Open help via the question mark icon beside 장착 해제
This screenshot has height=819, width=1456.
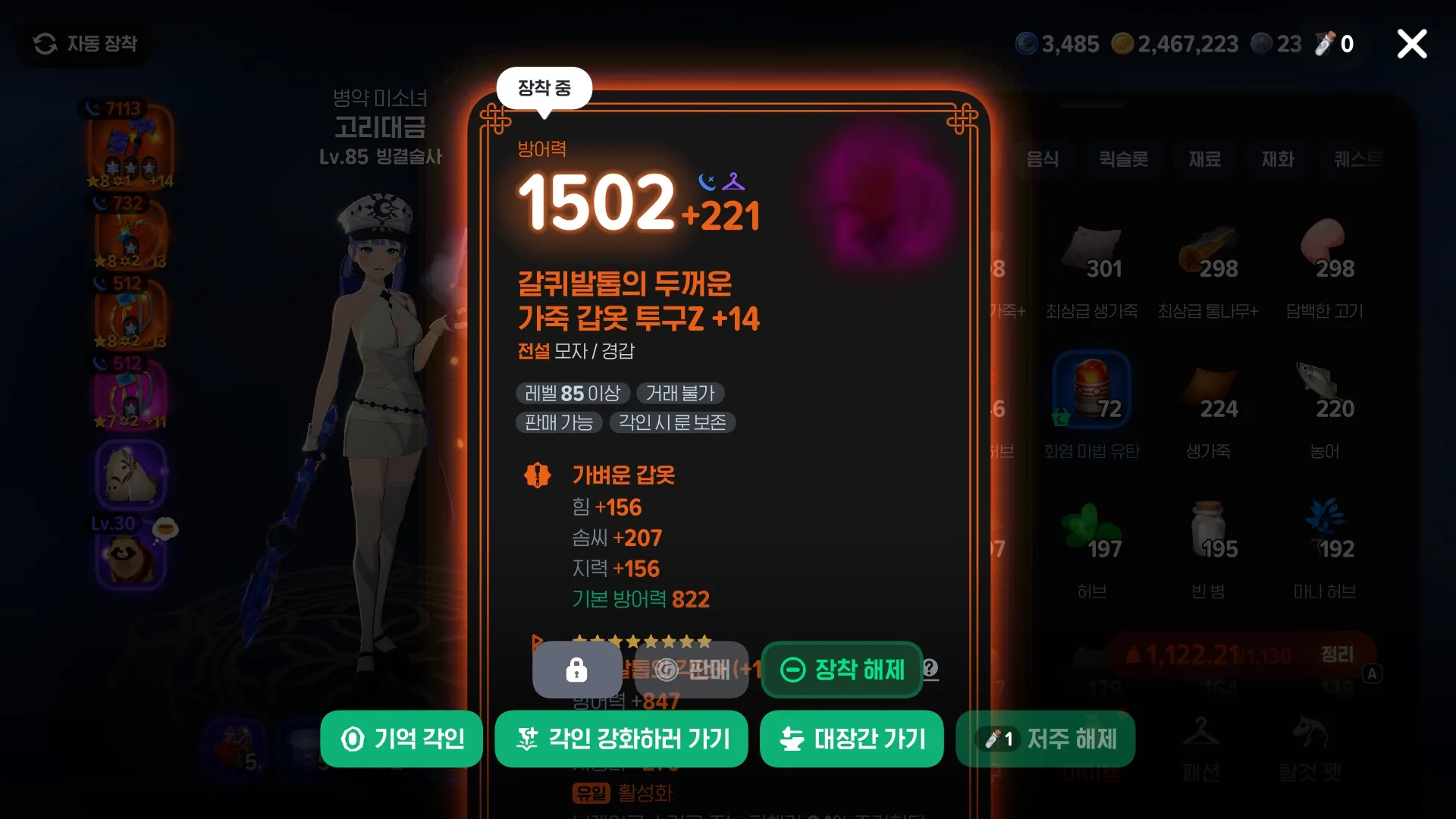point(931,670)
